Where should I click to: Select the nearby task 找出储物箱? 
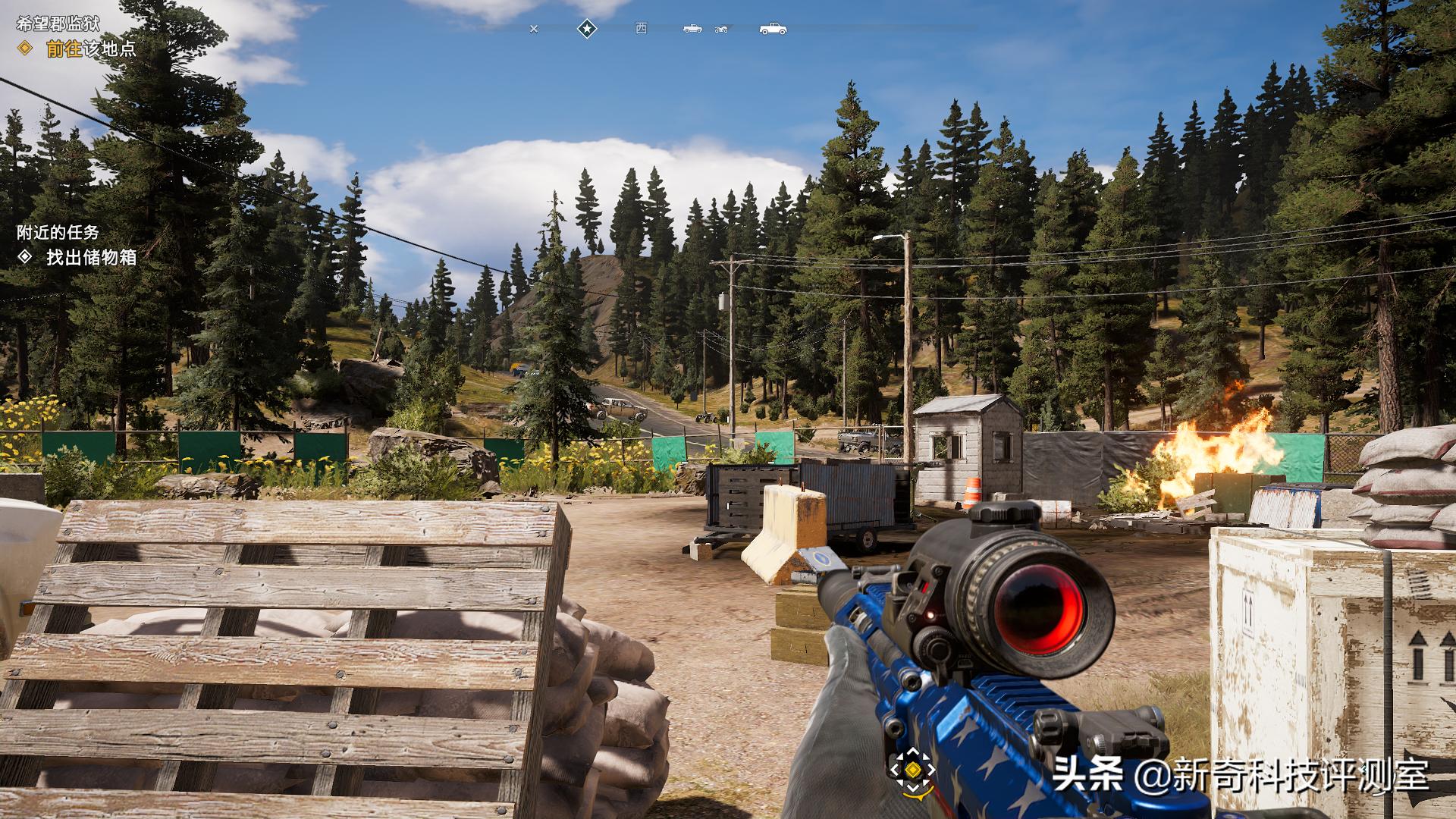coord(91,257)
